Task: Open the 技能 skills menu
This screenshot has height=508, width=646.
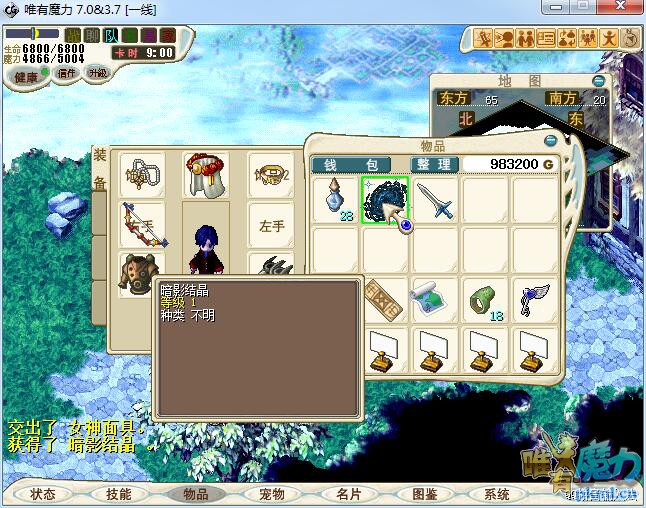Action: point(119,494)
